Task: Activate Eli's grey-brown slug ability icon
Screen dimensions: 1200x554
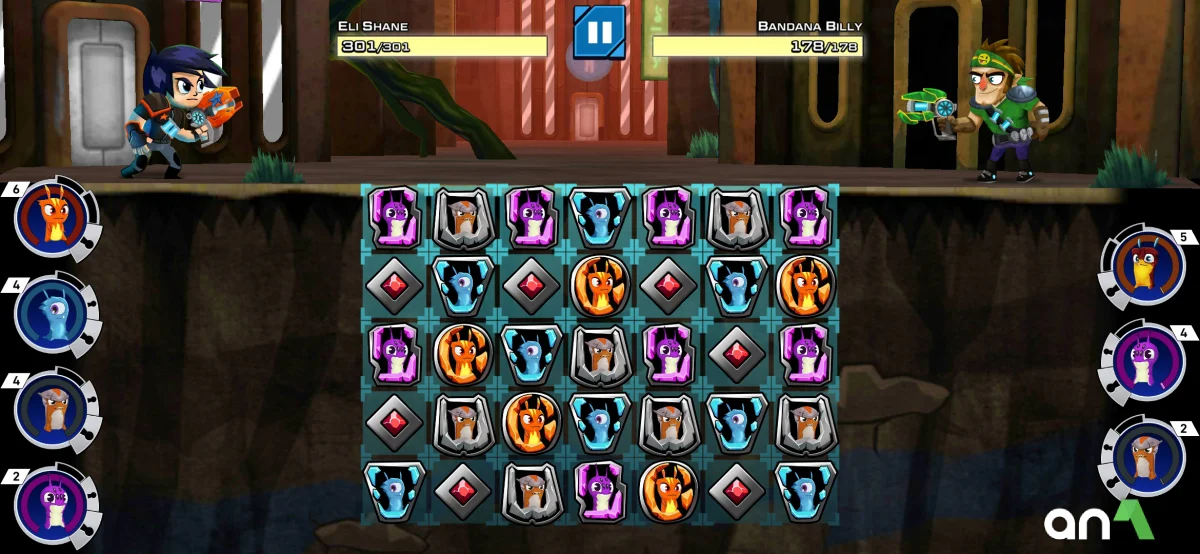Action: (51, 409)
